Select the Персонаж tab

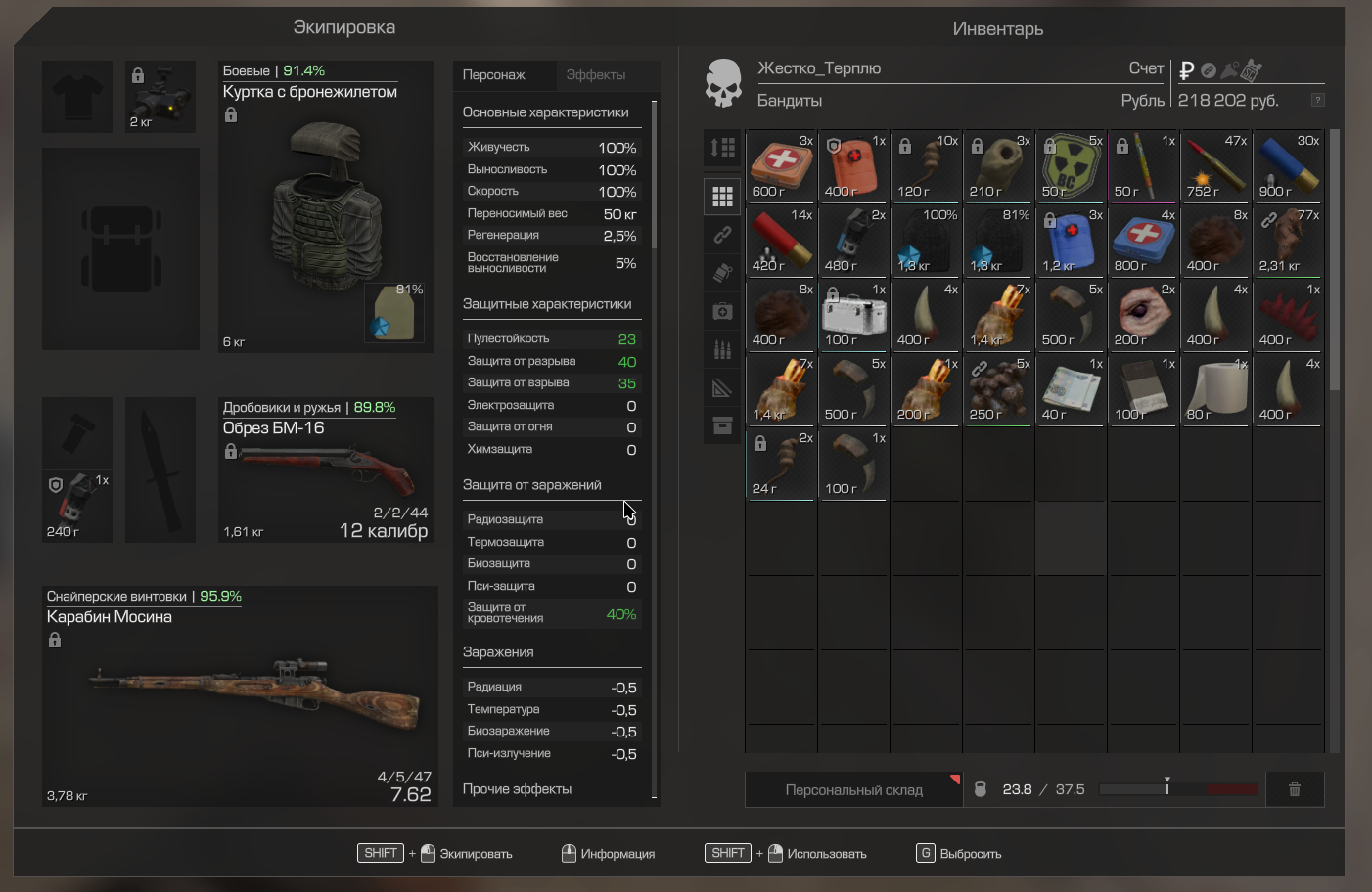click(x=493, y=75)
